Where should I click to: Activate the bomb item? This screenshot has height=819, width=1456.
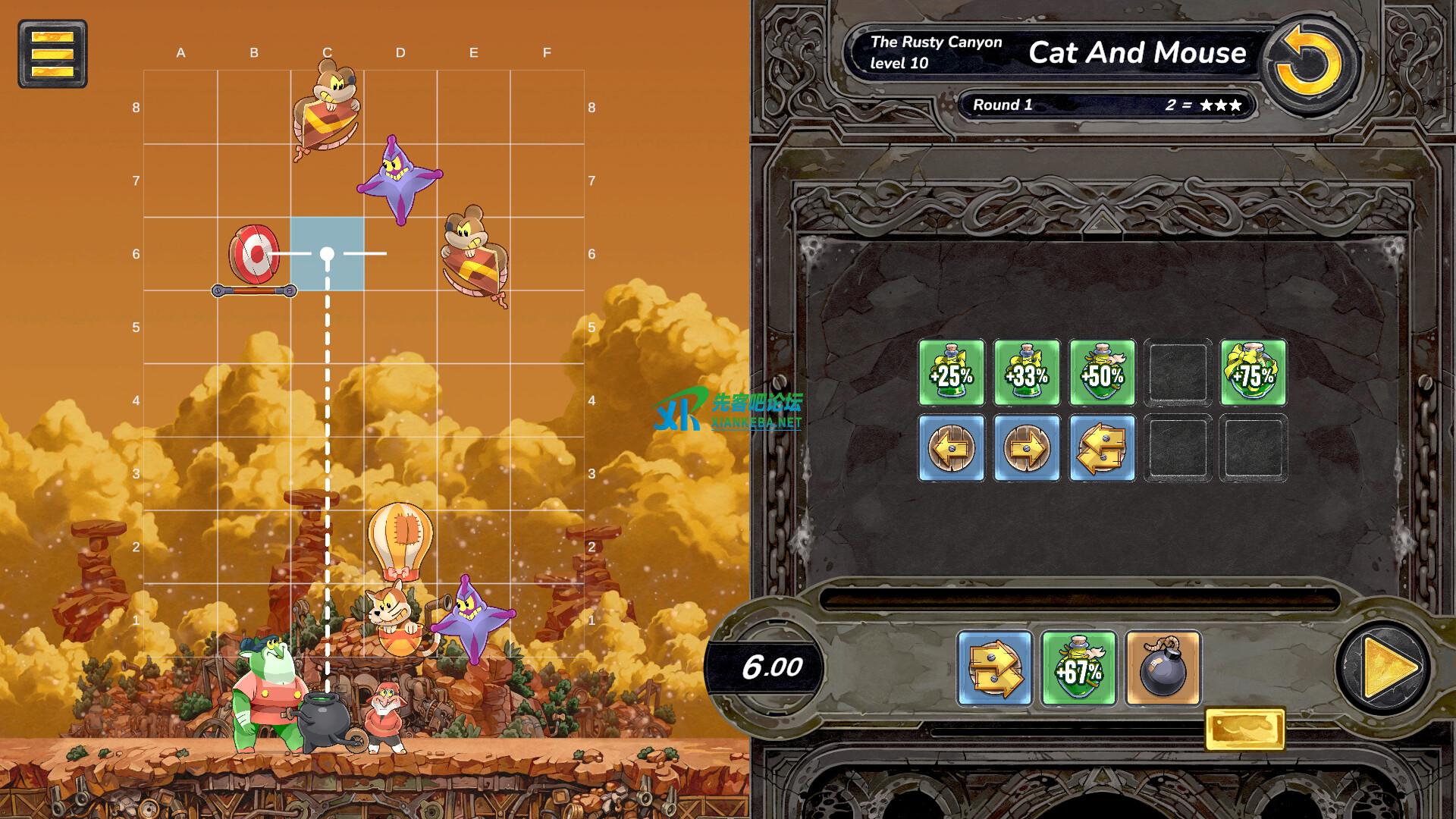[x=1163, y=669]
